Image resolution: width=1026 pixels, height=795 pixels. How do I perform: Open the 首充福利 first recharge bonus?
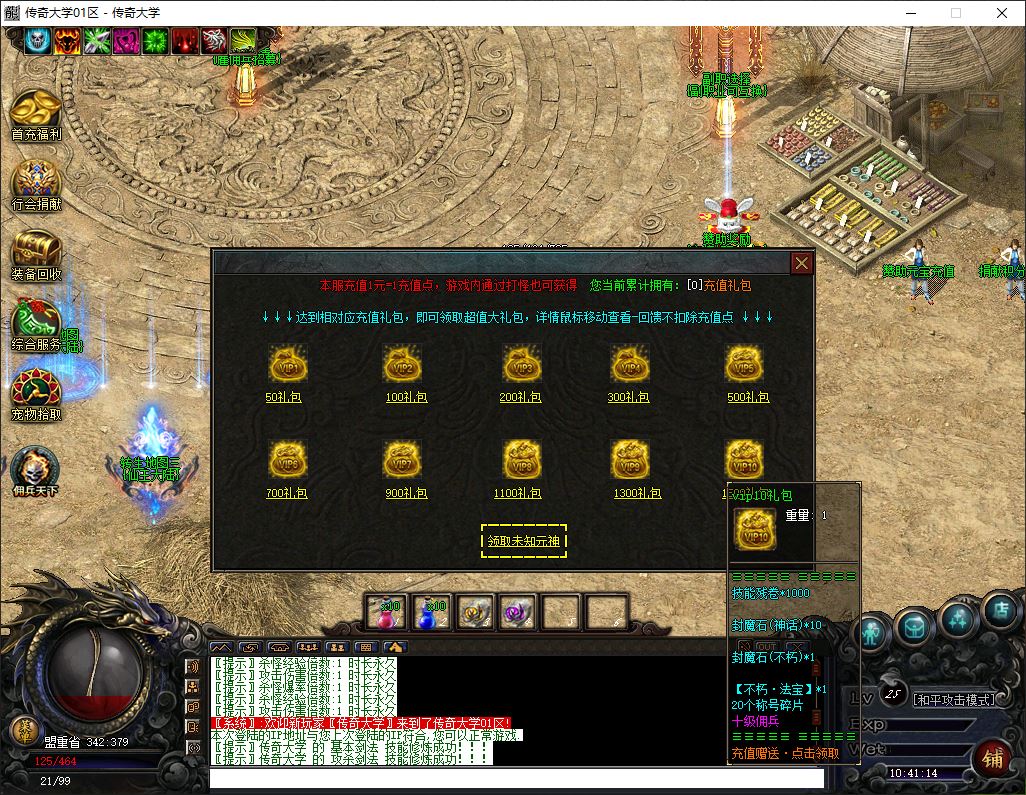36,110
